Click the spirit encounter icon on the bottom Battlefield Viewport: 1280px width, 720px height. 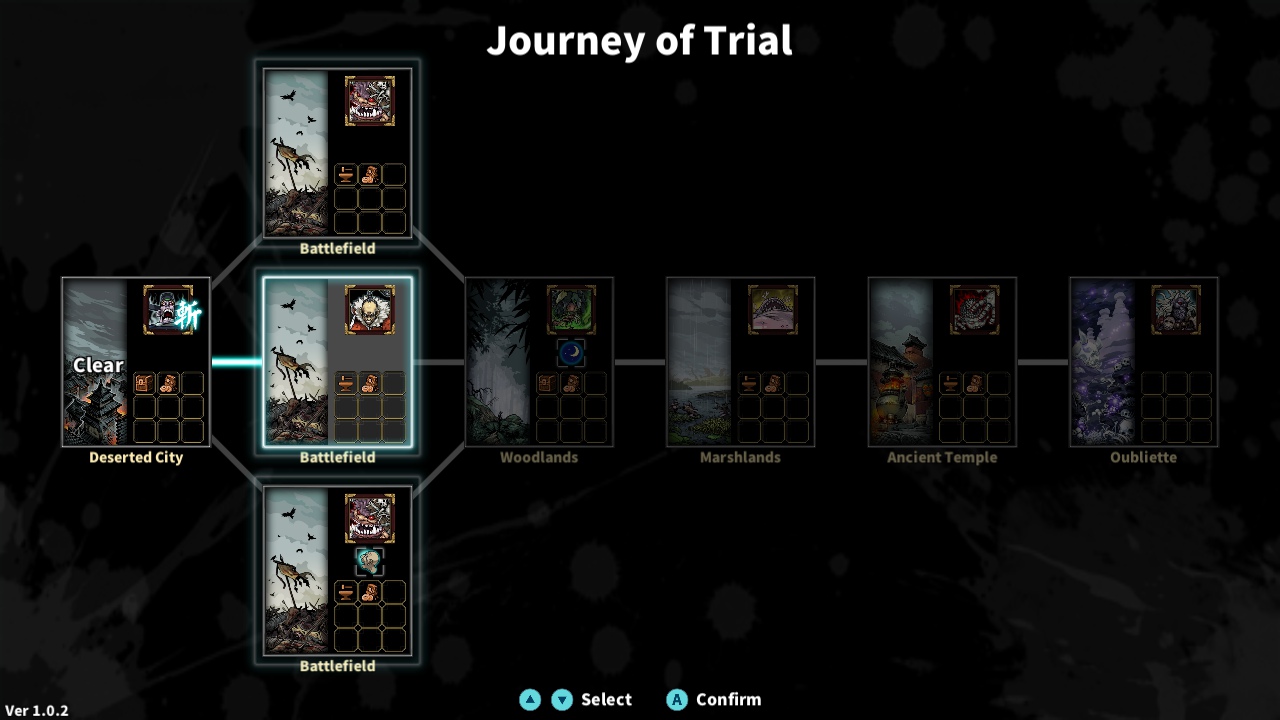(x=370, y=560)
